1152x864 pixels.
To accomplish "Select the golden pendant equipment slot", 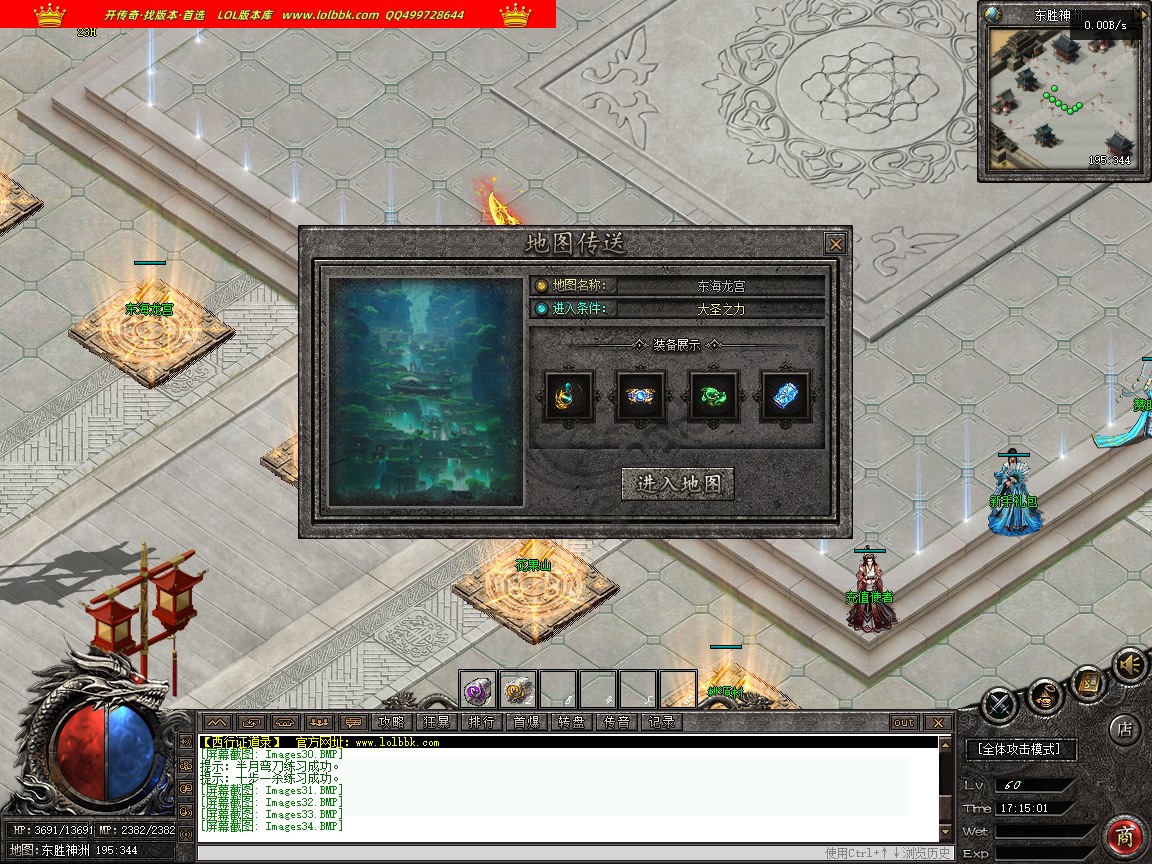I will coord(569,396).
